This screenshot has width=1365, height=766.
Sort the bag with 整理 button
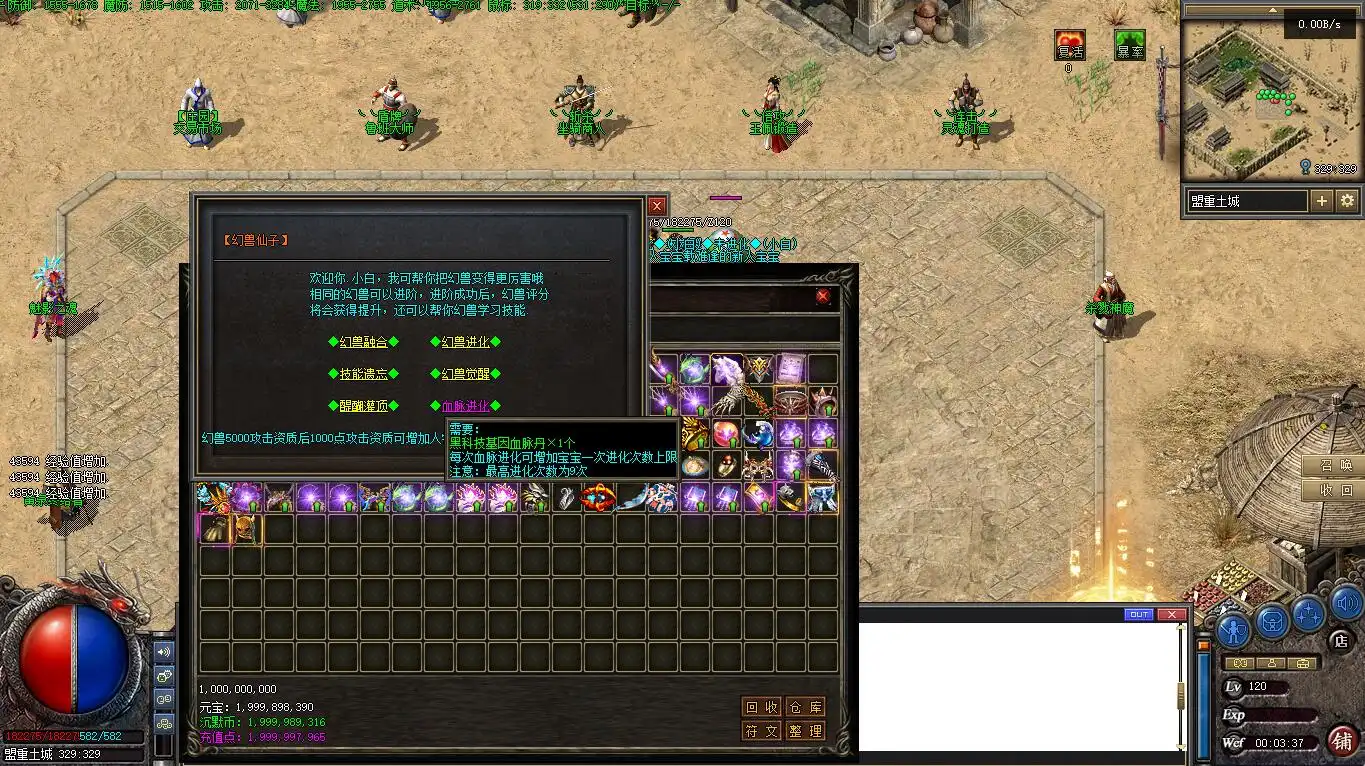click(x=805, y=731)
